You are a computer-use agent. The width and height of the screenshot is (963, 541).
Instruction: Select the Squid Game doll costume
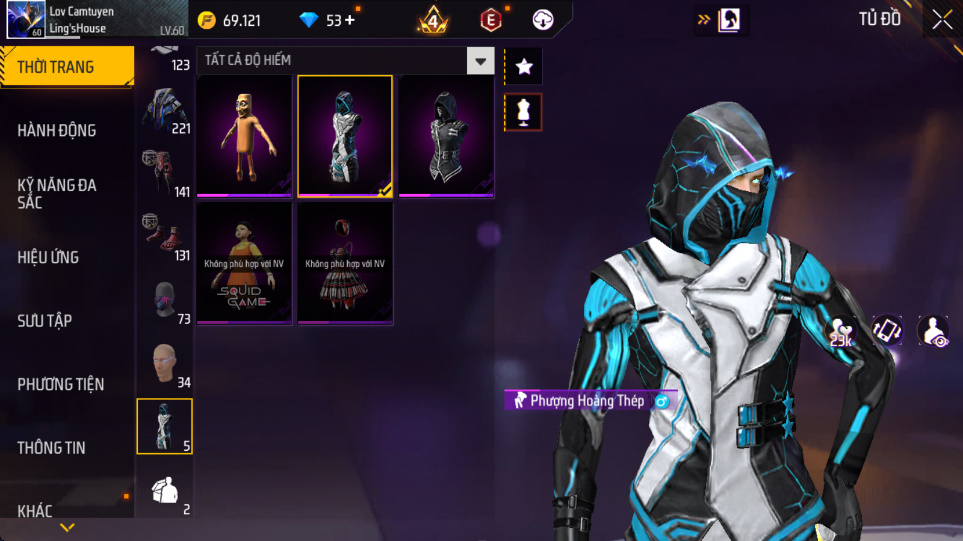pyautogui.click(x=245, y=263)
